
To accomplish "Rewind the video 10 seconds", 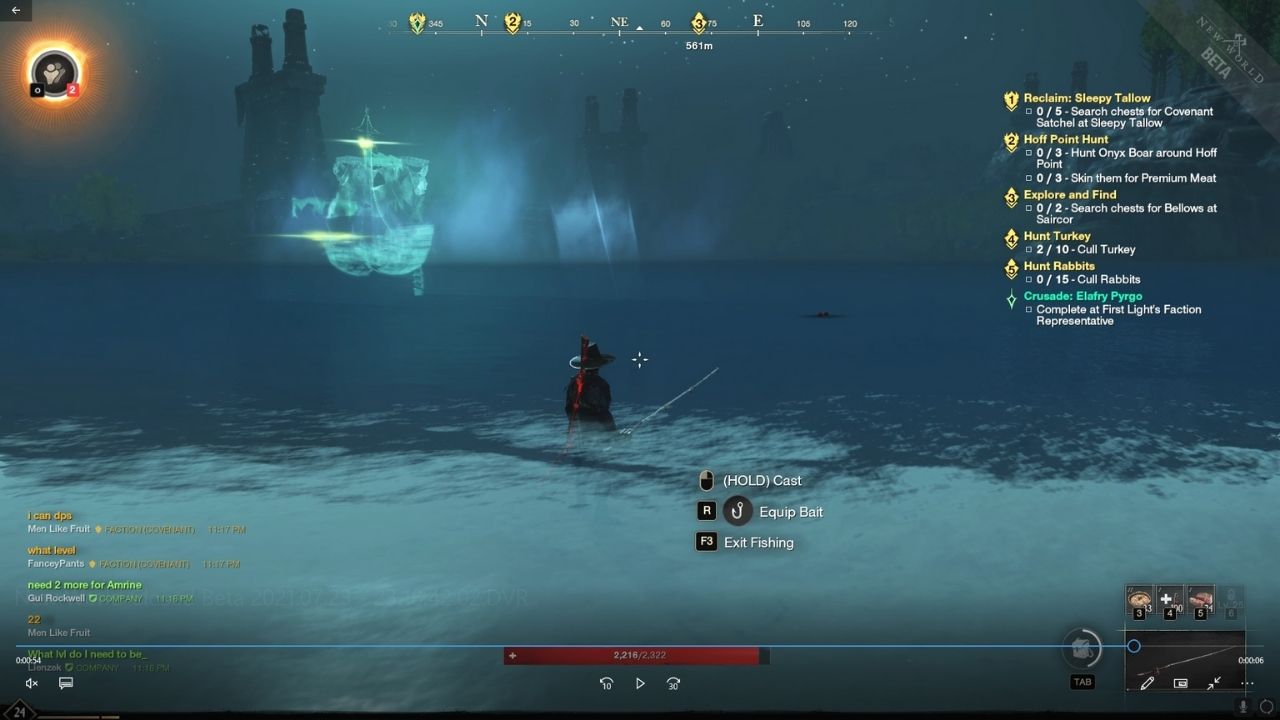I will [606, 683].
